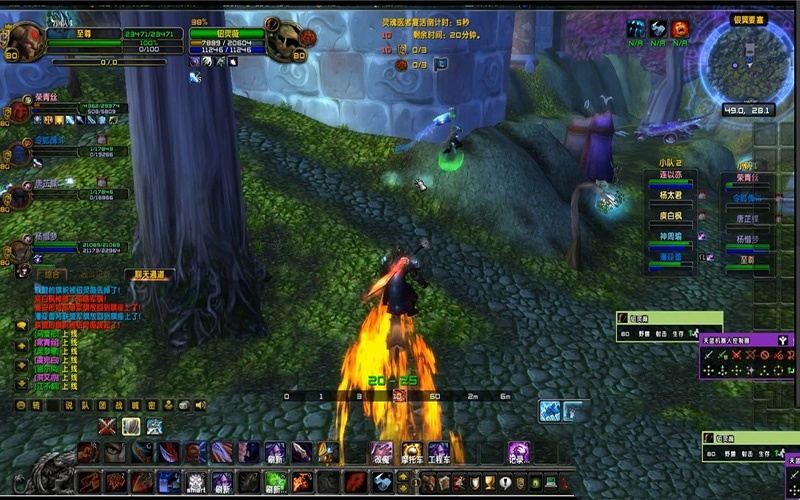
Task: Click the crossed swords stance icon
Action: pyautogui.click(x=107, y=427)
